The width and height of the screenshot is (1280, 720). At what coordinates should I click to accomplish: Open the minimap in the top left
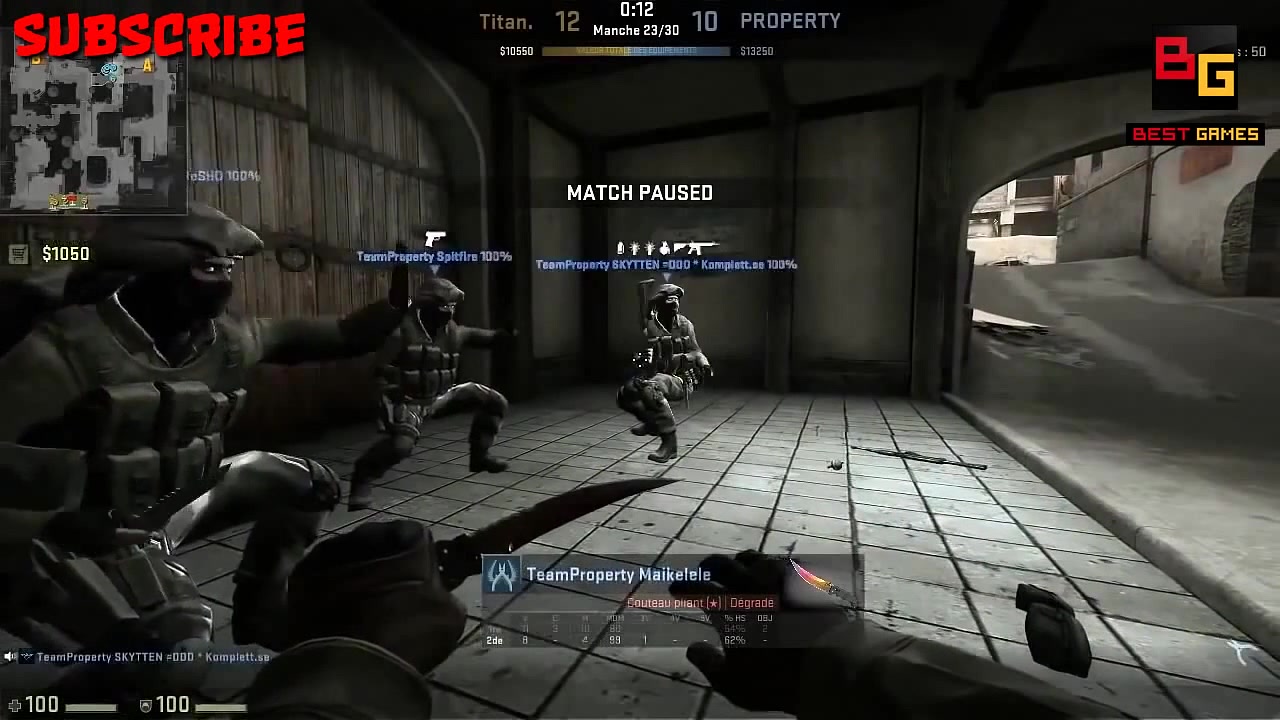95,135
